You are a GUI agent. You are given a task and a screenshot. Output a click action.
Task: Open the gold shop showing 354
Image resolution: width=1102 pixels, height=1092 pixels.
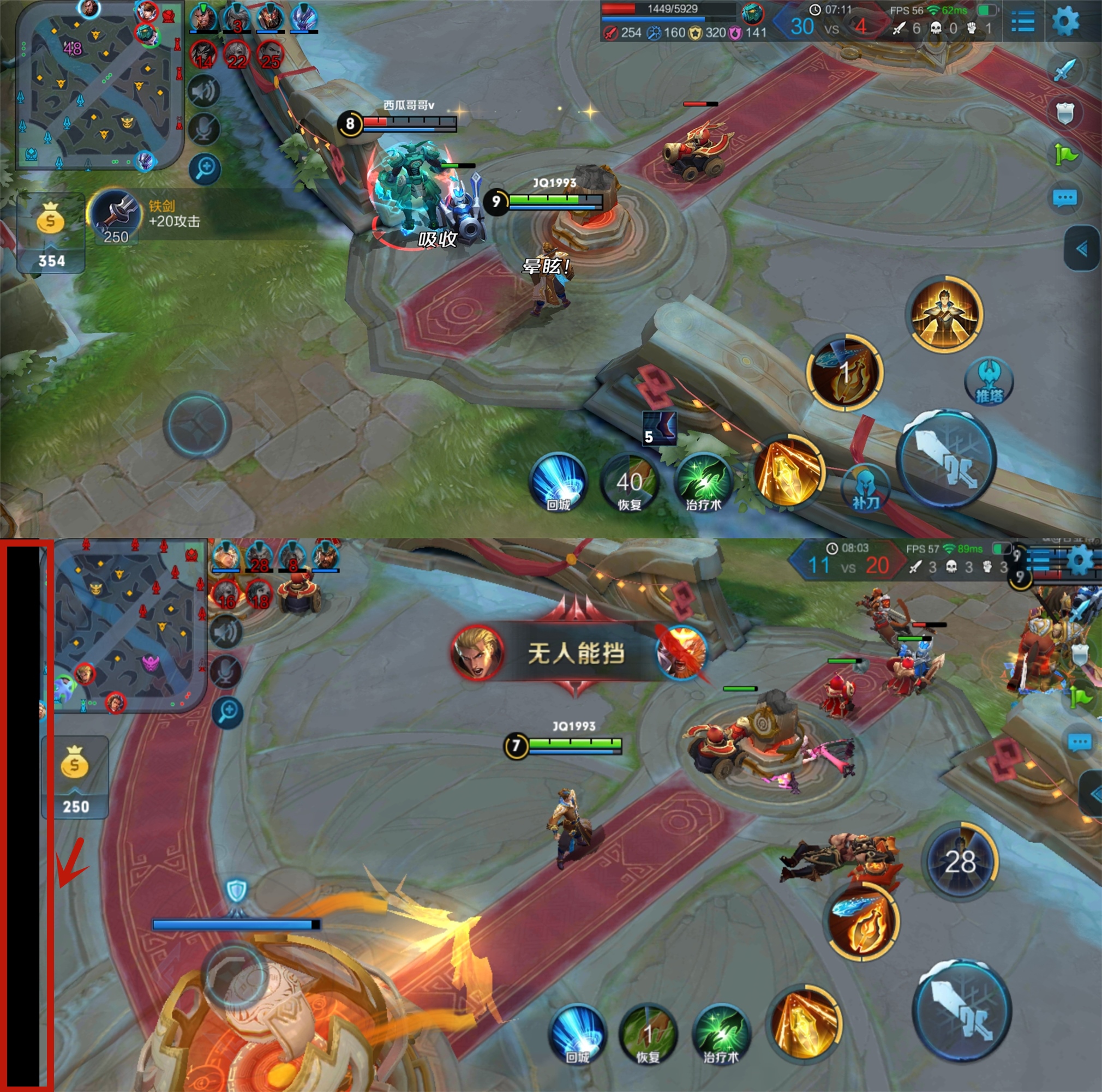pyautogui.click(x=51, y=233)
